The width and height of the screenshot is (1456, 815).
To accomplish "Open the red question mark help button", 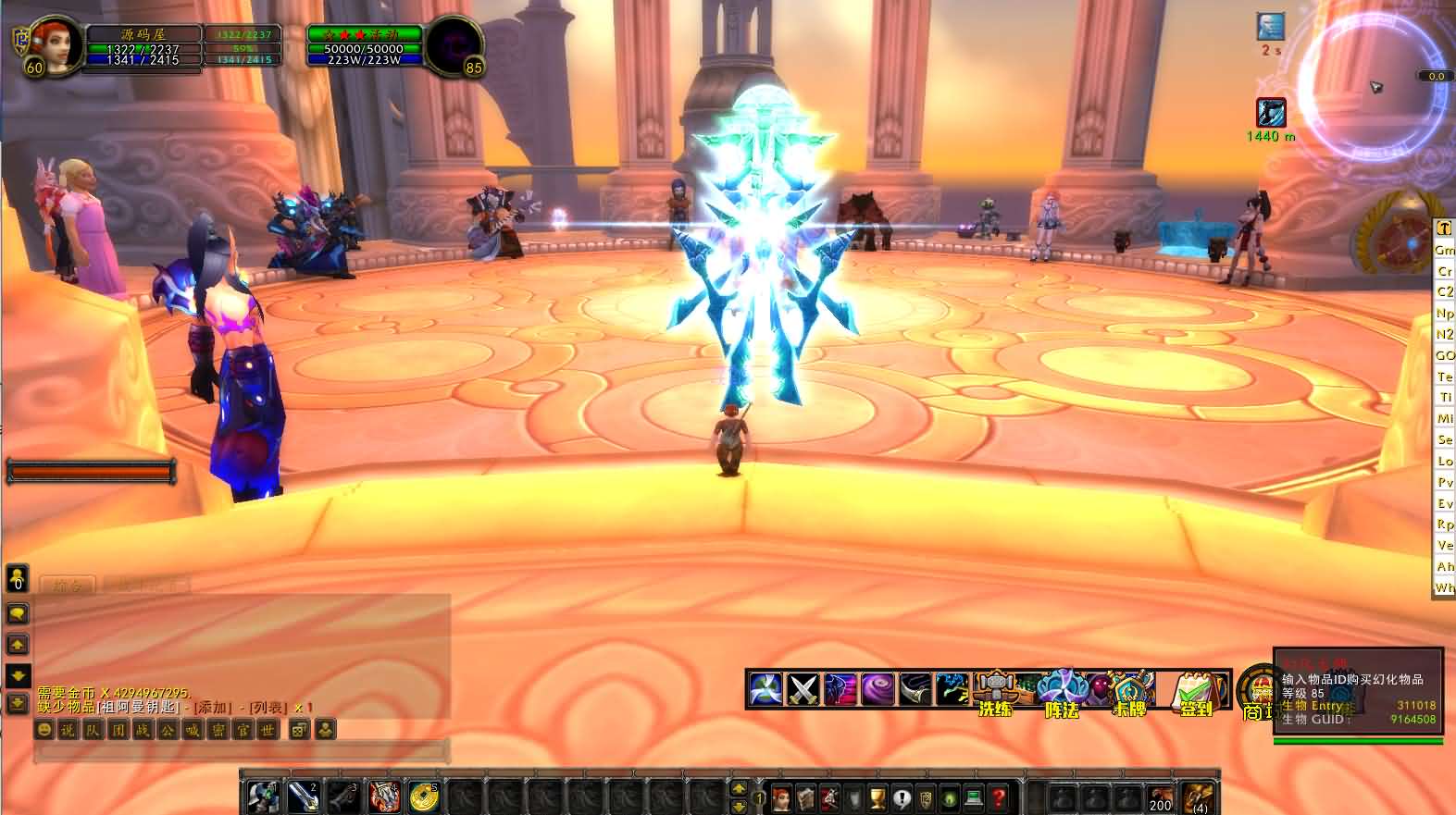I will (998, 796).
